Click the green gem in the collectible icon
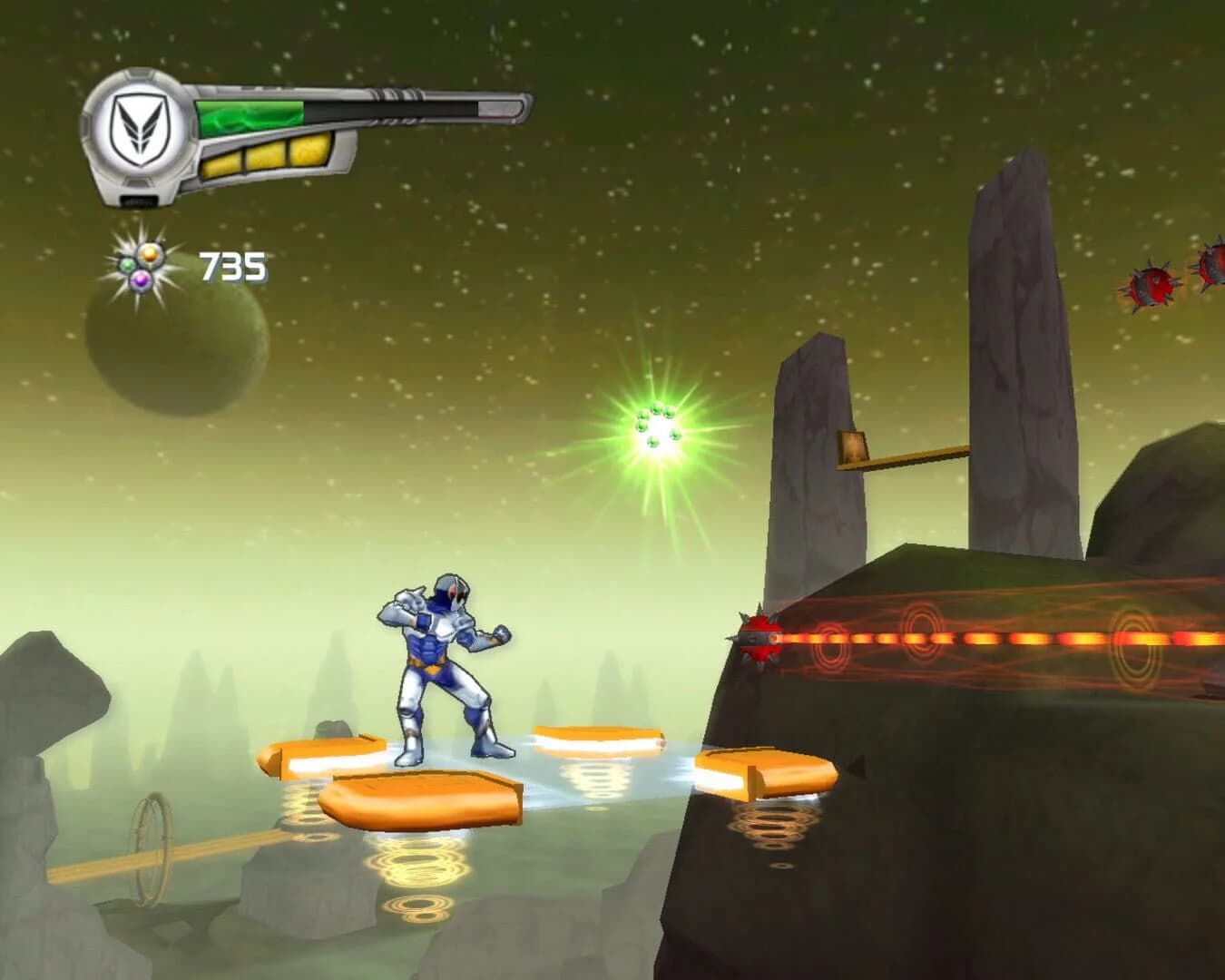Viewport: 1225px width, 980px height. [x=127, y=263]
